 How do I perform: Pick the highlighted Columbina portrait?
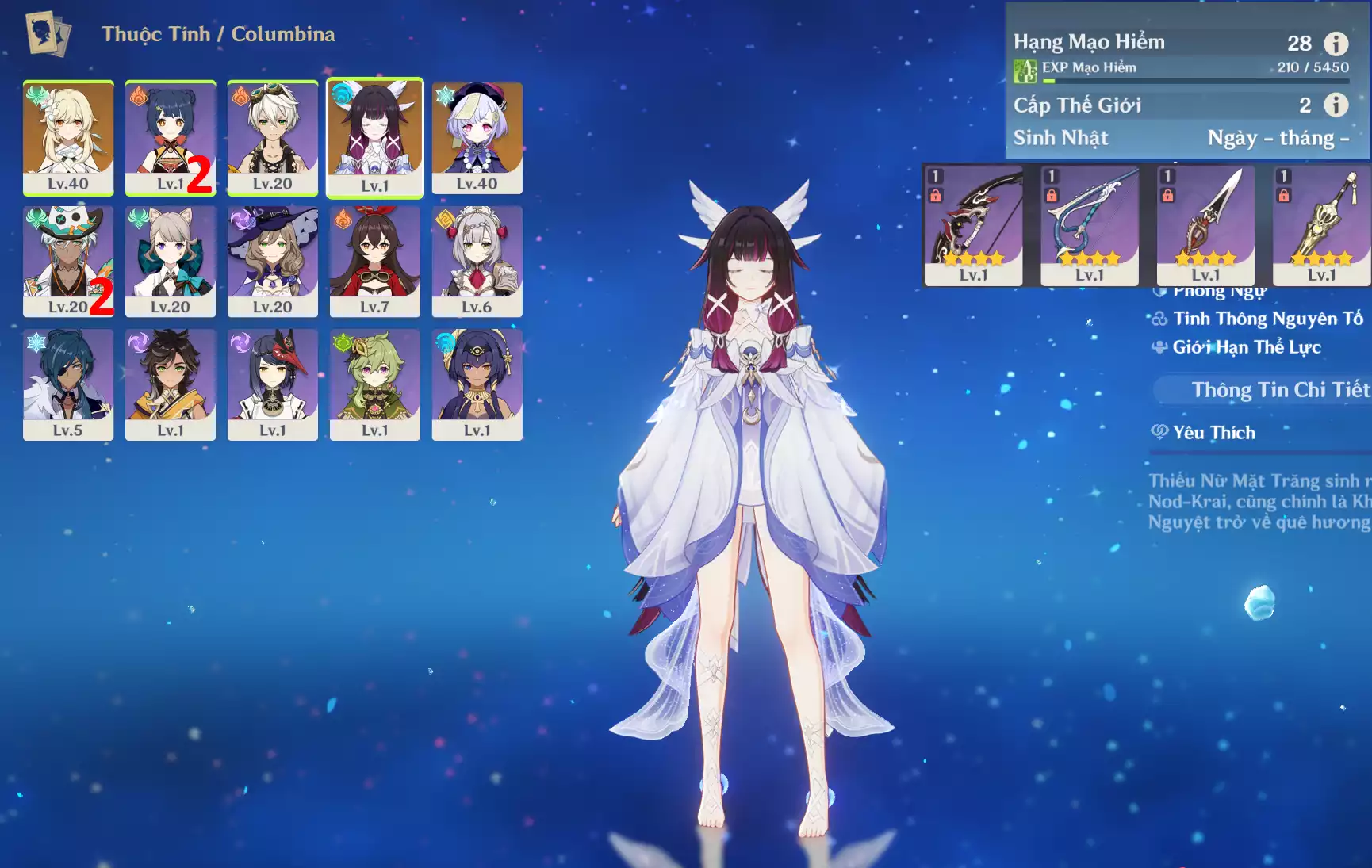click(x=375, y=136)
